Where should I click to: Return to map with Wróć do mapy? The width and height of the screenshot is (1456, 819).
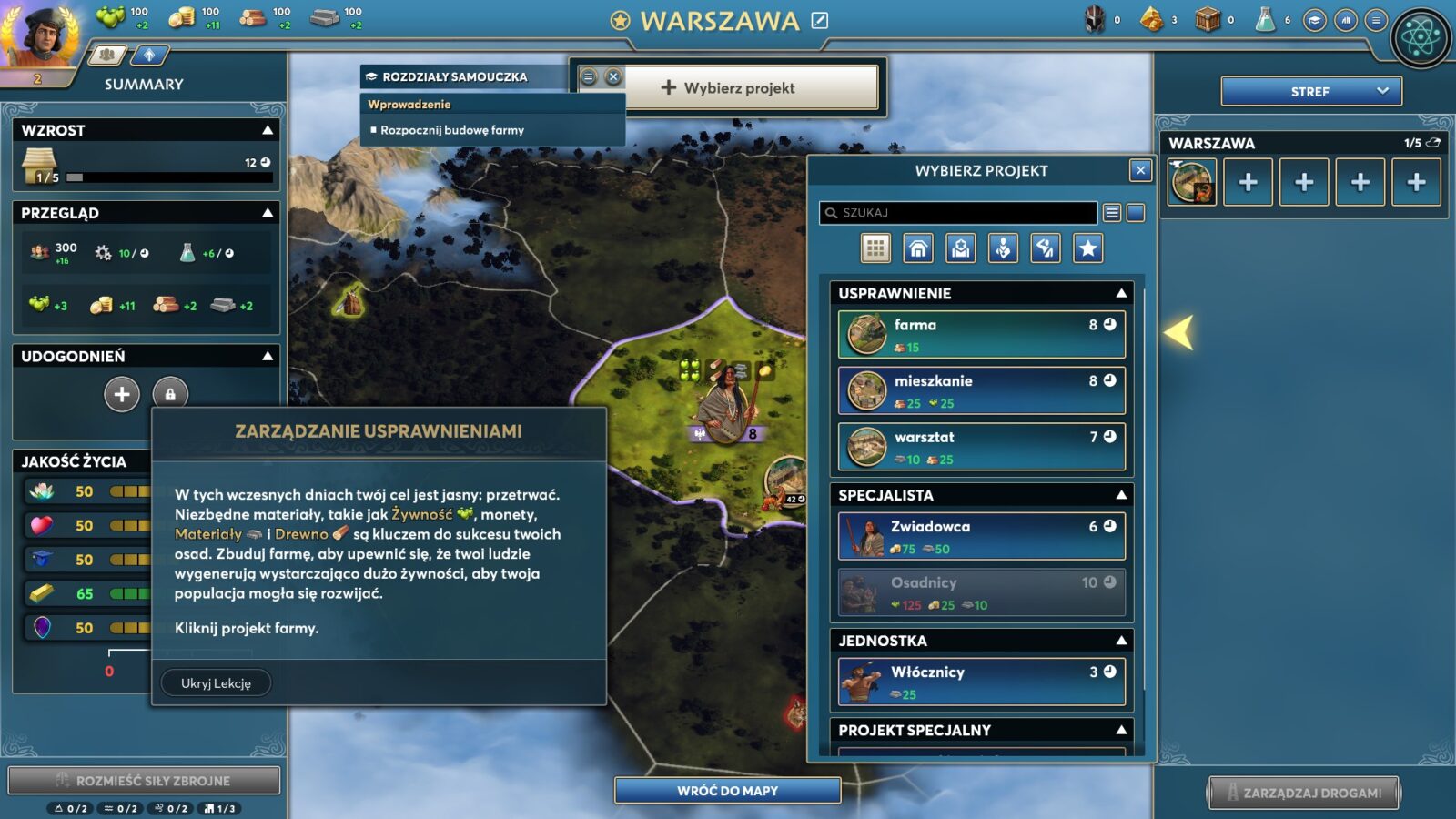click(x=727, y=791)
